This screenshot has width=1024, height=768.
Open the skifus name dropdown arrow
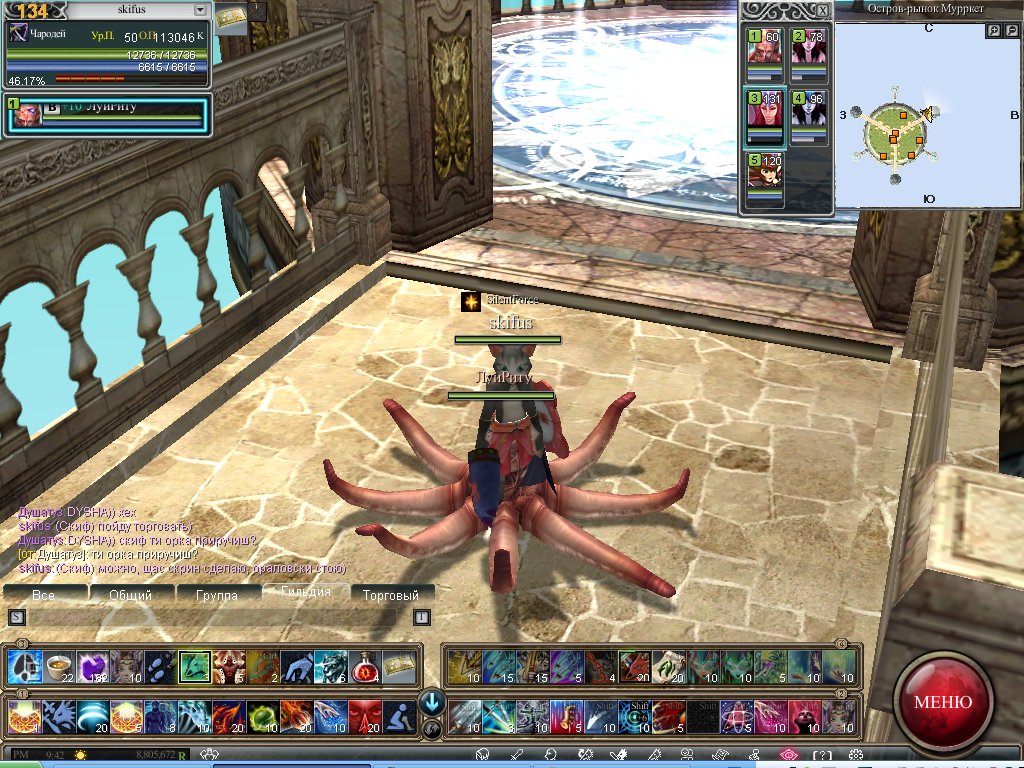click(201, 9)
